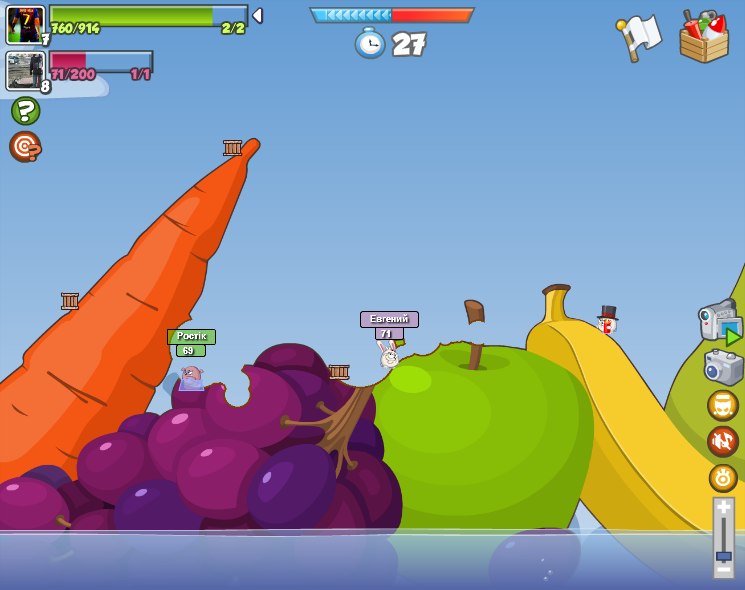This screenshot has height=590, width=745.
Task: Click the orange circular arrows button
Action: coord(723,441)
